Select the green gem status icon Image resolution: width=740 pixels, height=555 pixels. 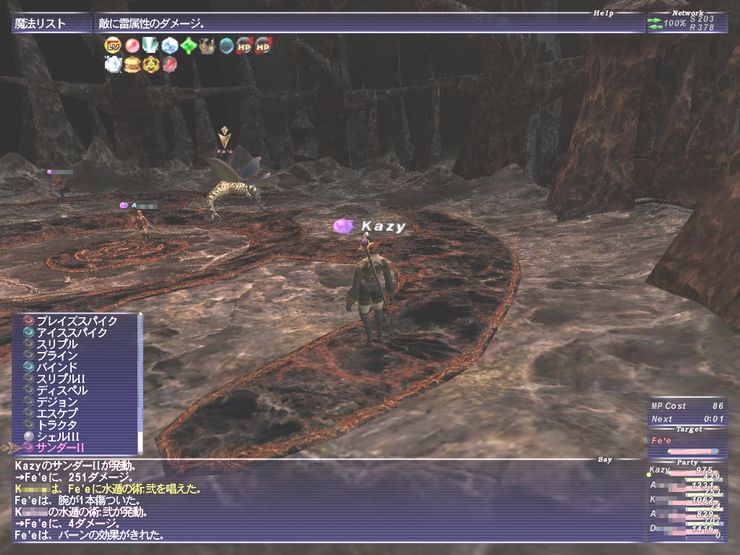189,45
